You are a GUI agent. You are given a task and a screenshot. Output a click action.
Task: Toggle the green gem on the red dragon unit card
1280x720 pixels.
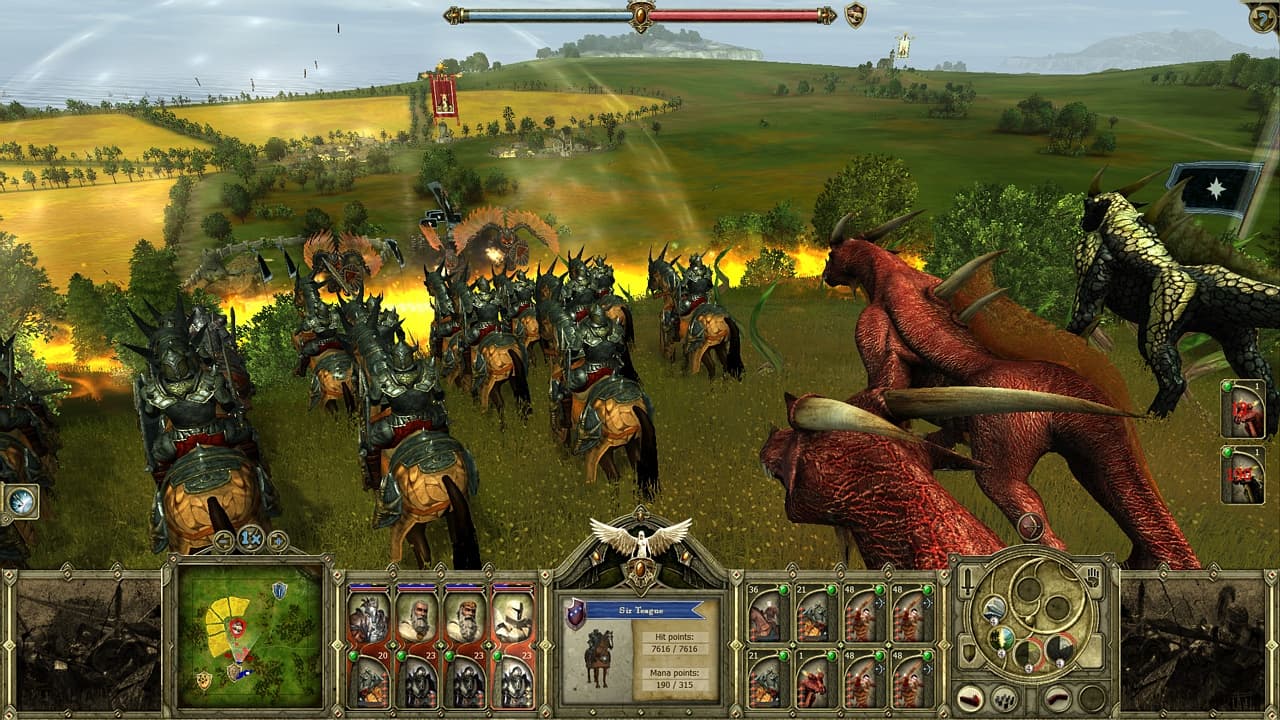831,655
